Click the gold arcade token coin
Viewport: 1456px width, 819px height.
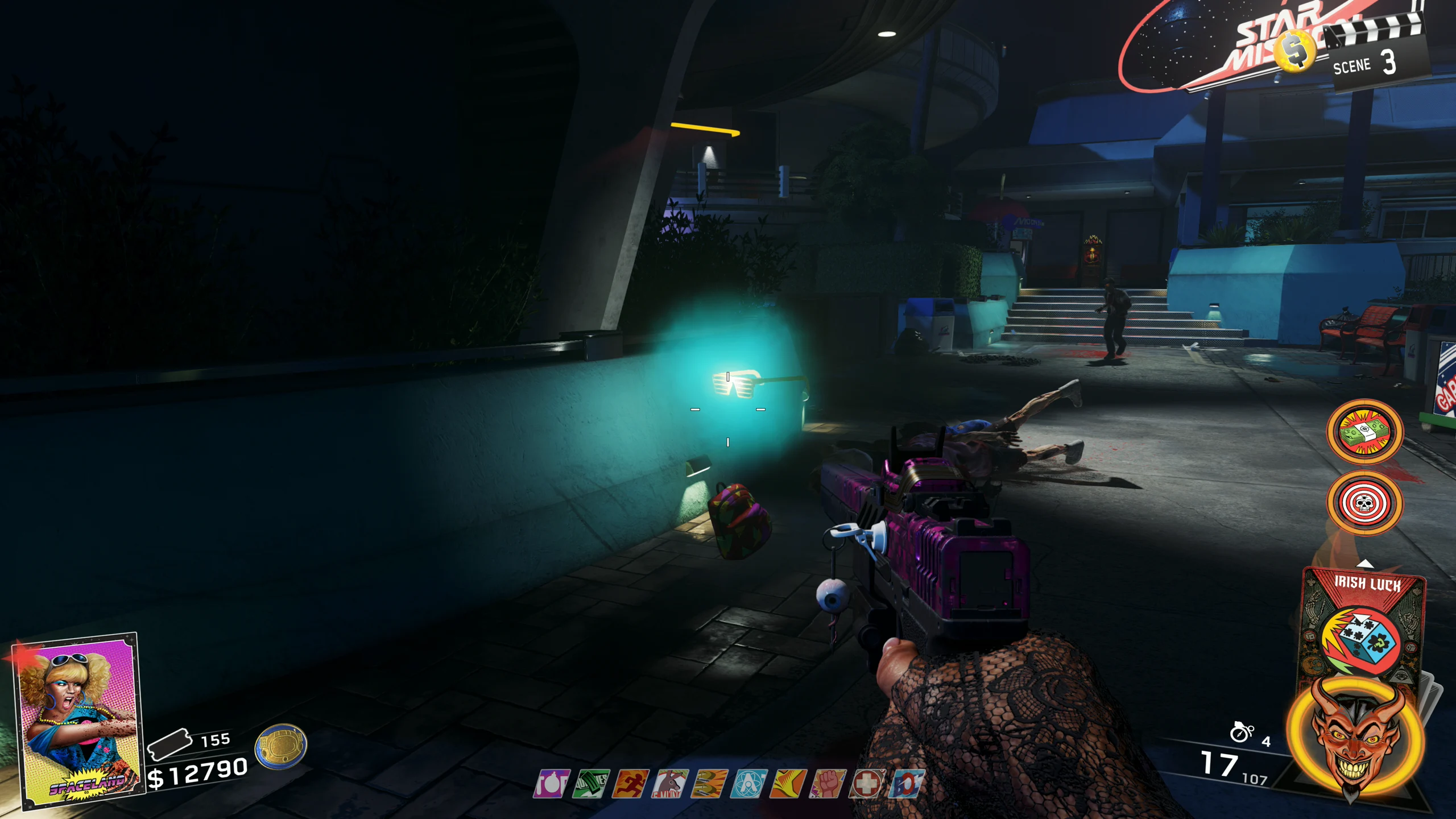click(281, 746)
